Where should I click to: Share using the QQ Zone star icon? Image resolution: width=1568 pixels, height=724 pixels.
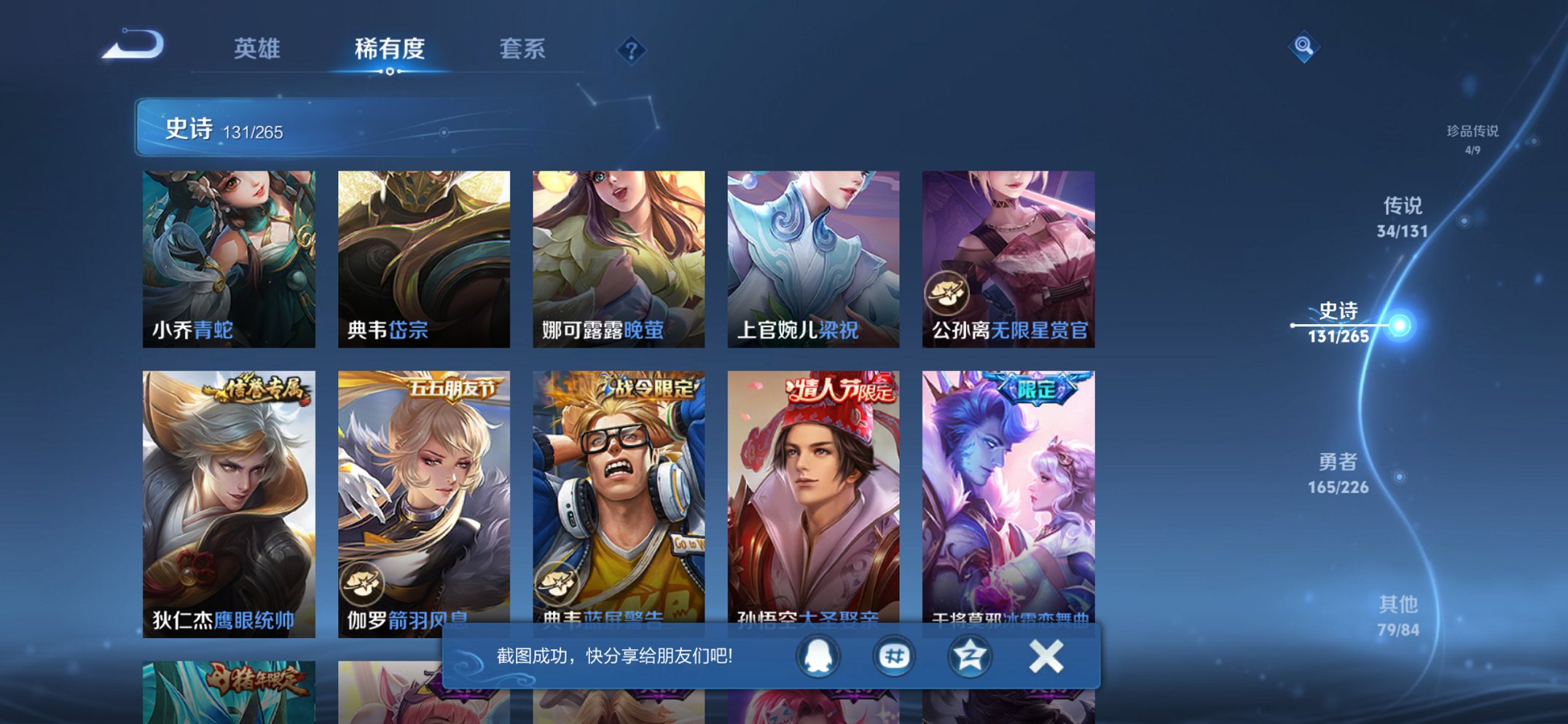(x=970, y=656)
